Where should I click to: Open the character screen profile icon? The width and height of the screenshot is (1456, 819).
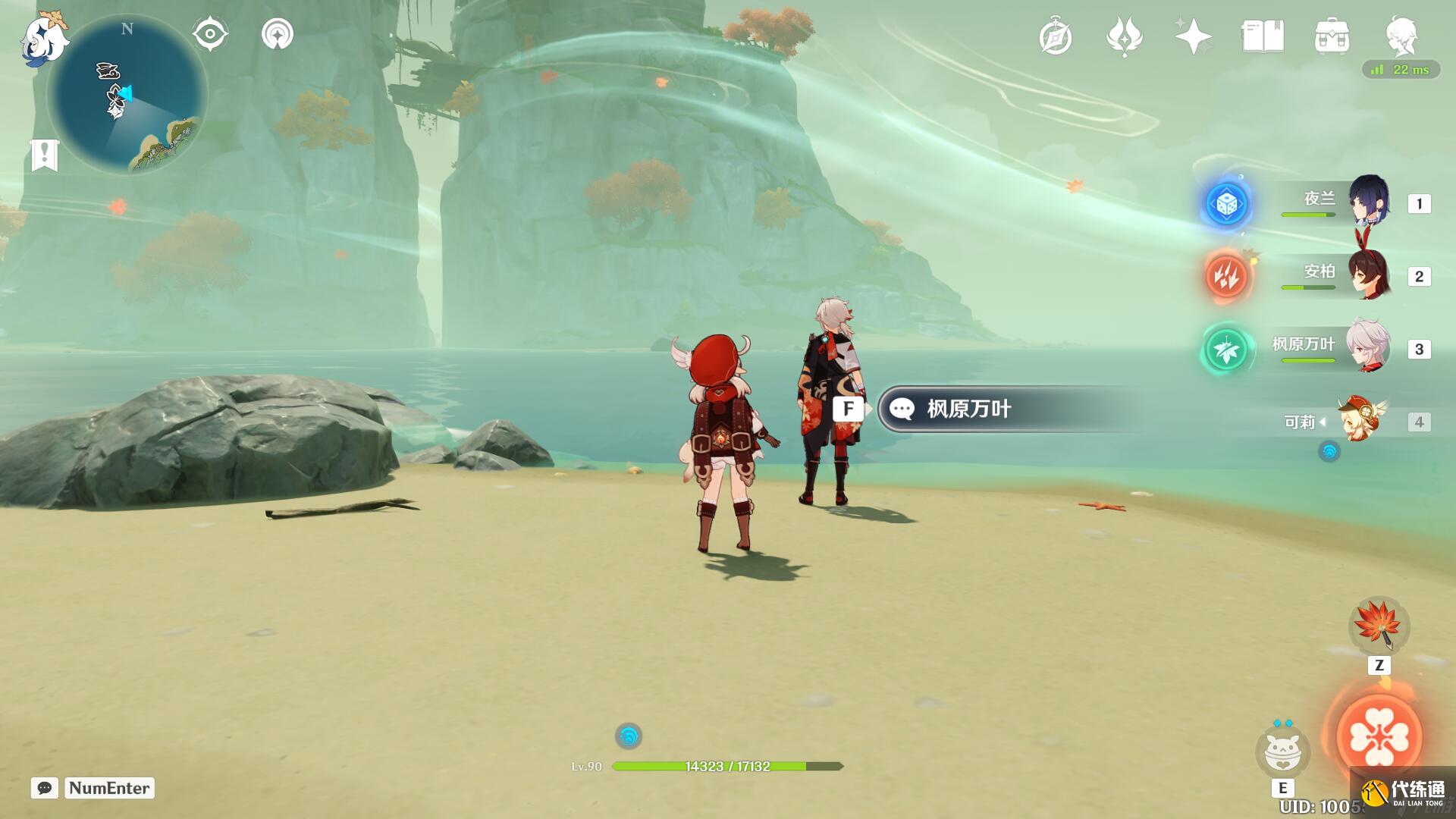pos(1401,36)
